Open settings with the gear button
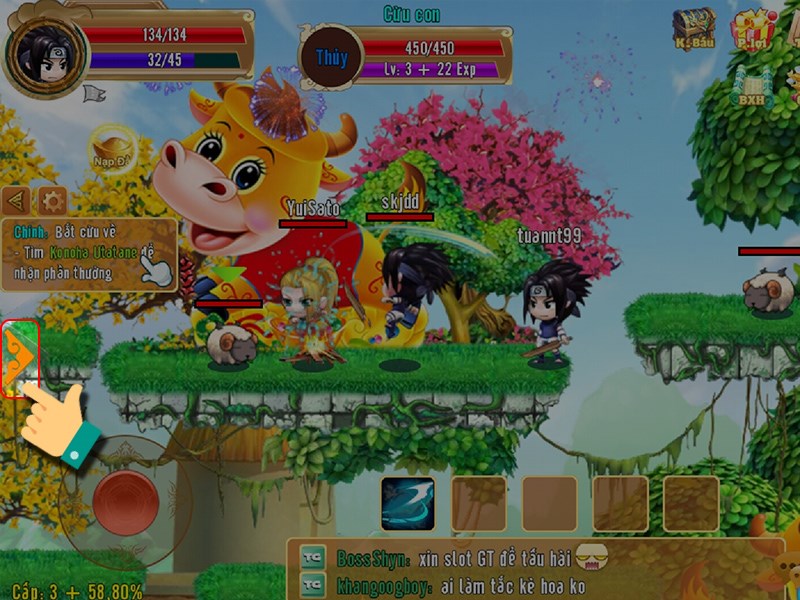Screen dimensions: 800x600 click(x=51, y=199)
